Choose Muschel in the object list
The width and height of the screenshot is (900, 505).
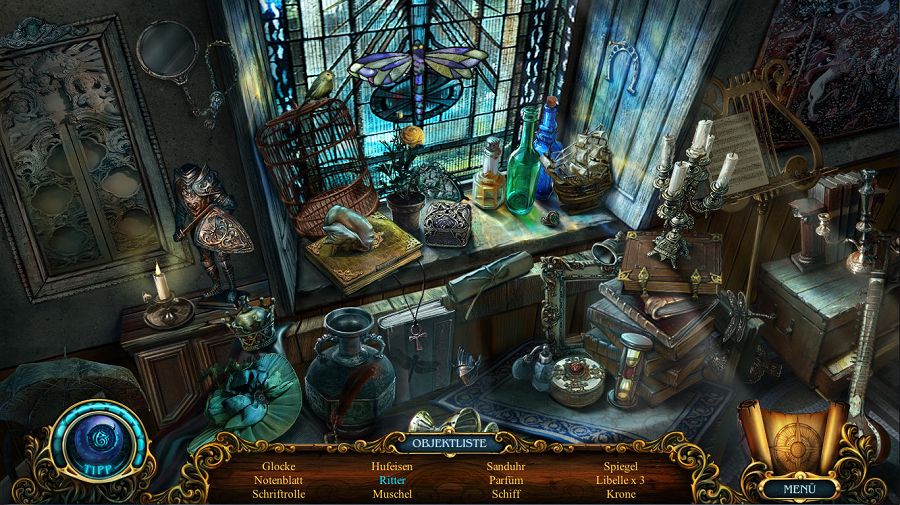392,494
